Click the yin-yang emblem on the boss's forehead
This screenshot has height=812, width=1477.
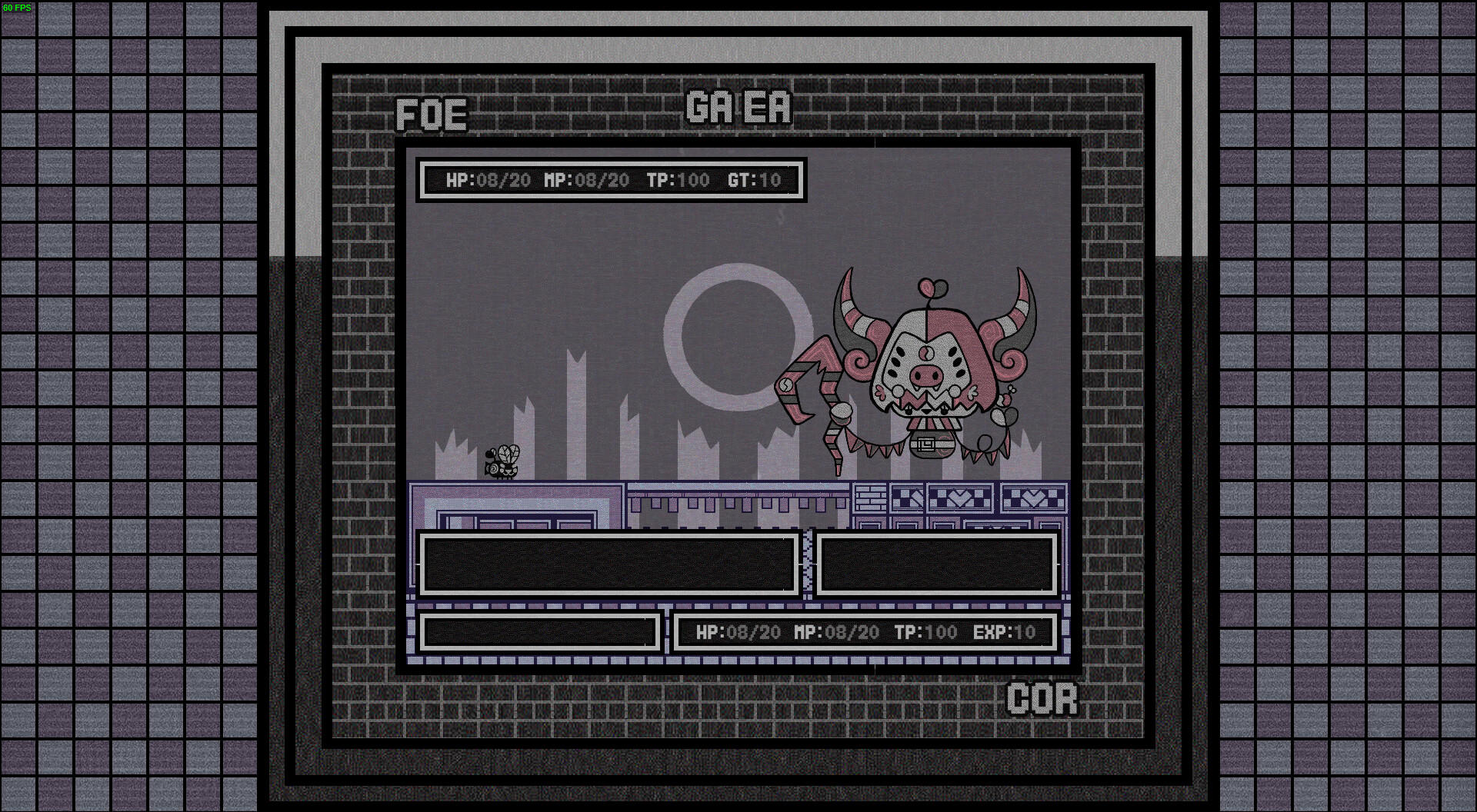pos(926,353)
